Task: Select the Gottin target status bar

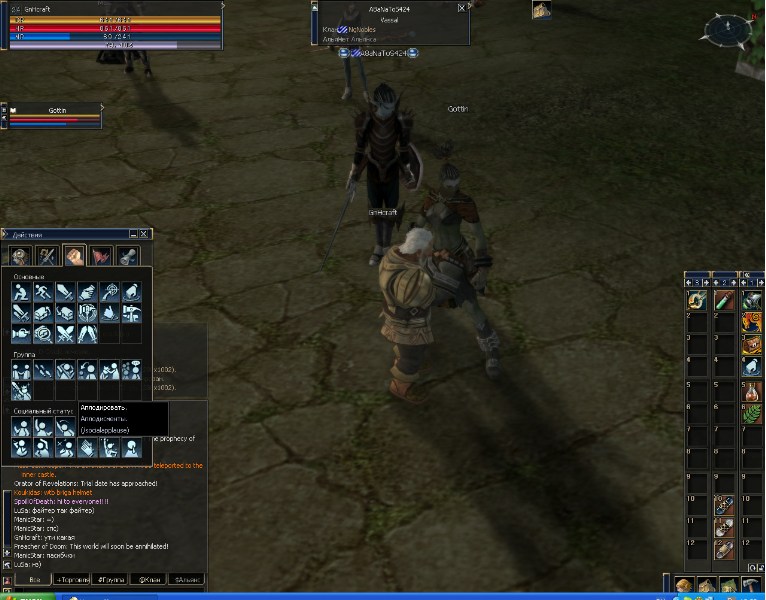Action: coord(55,115)
